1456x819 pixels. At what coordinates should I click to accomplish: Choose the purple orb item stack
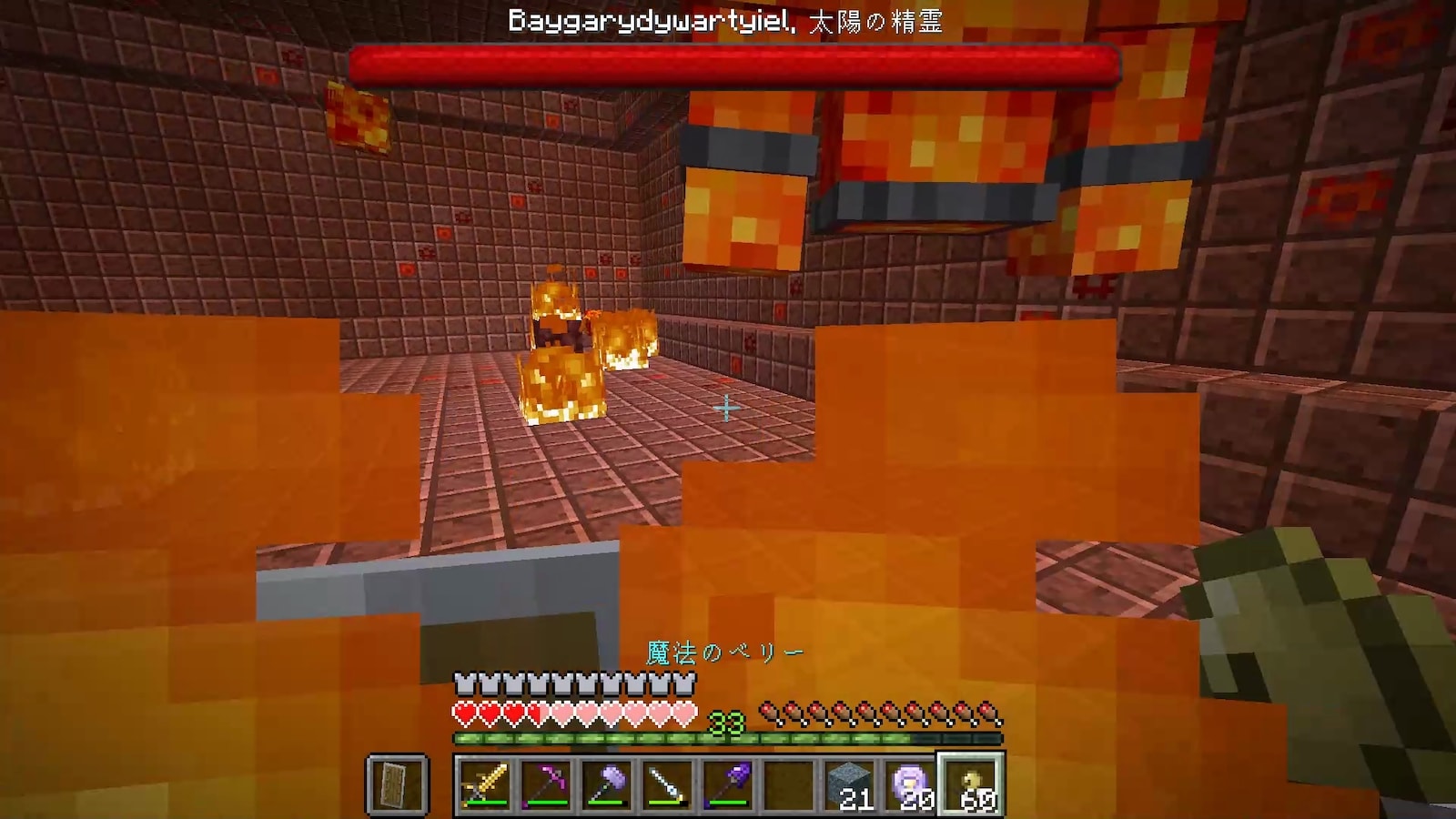(x=911, y=784)
